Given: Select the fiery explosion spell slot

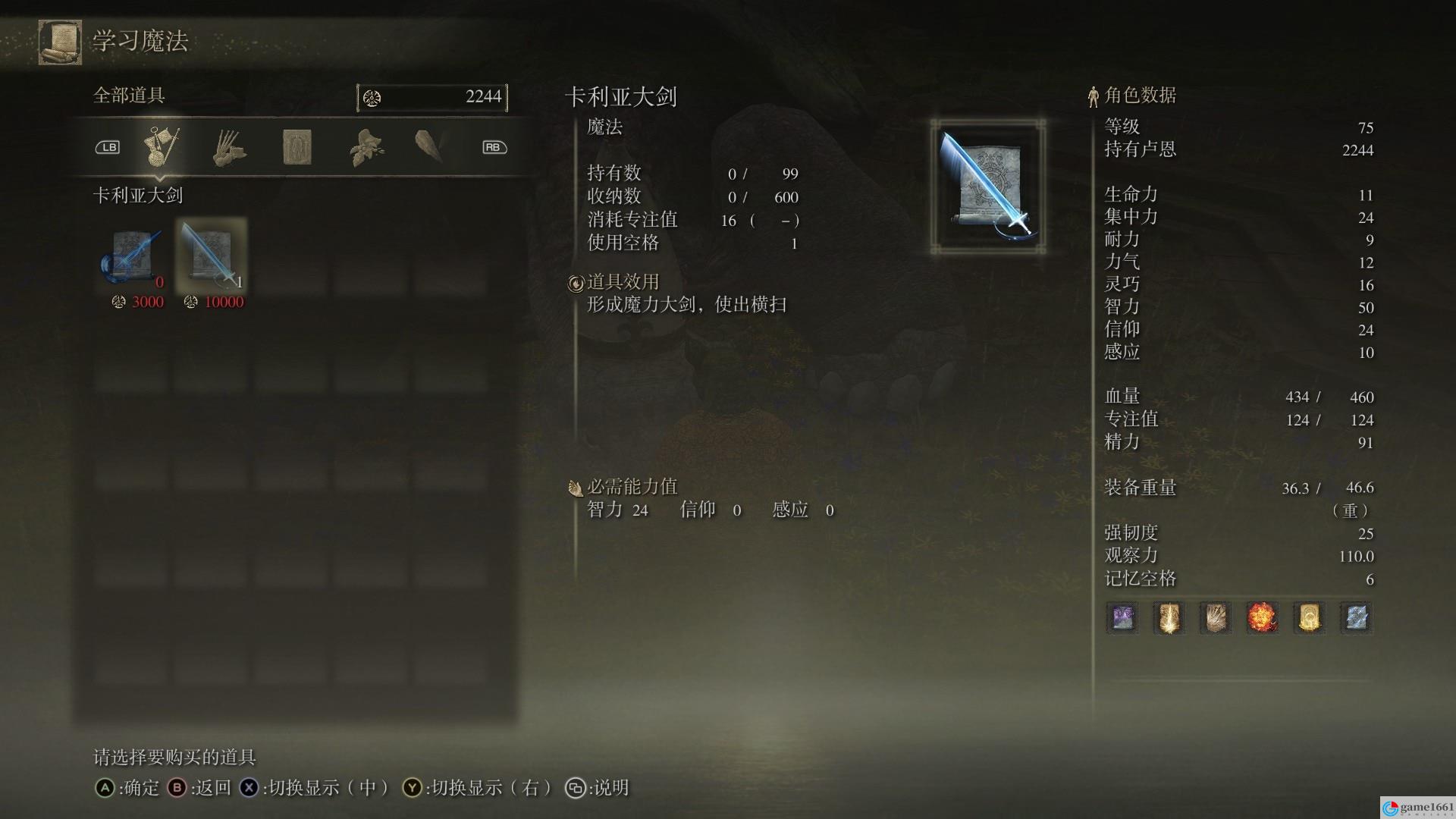Looking at the screenshot, I should pos(1263,618).
